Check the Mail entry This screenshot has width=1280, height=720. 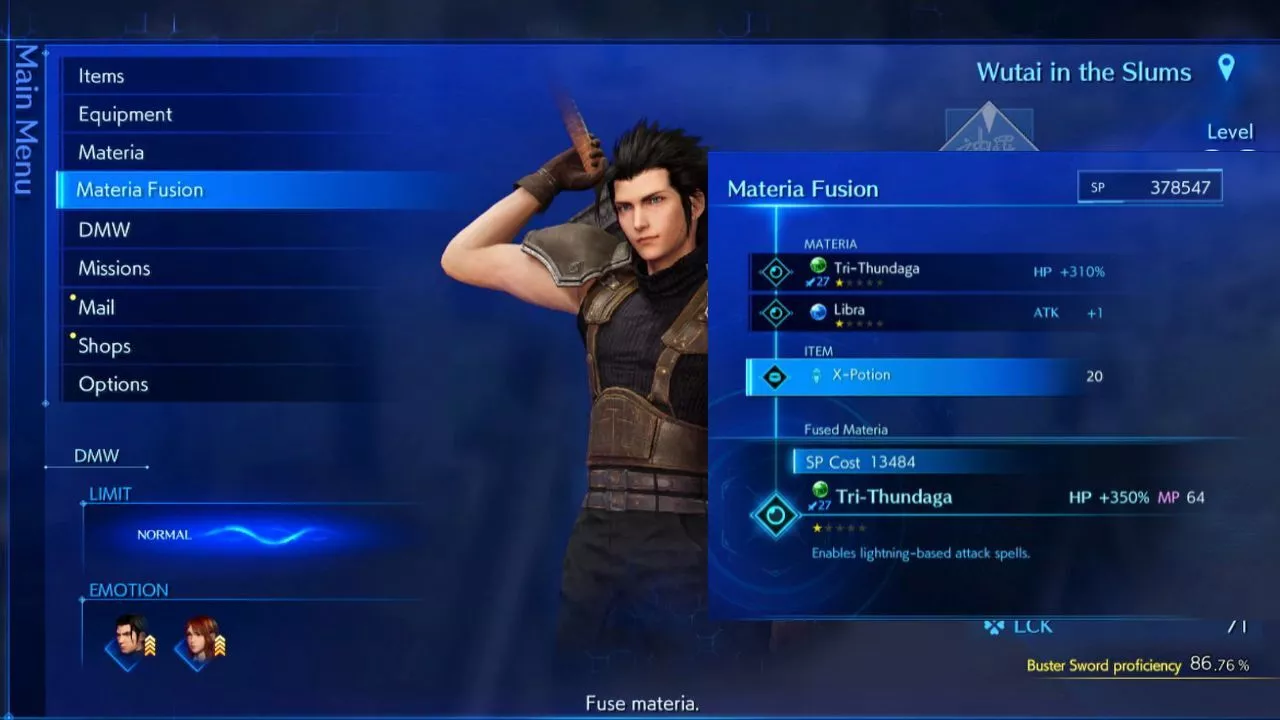pos(97,307)
